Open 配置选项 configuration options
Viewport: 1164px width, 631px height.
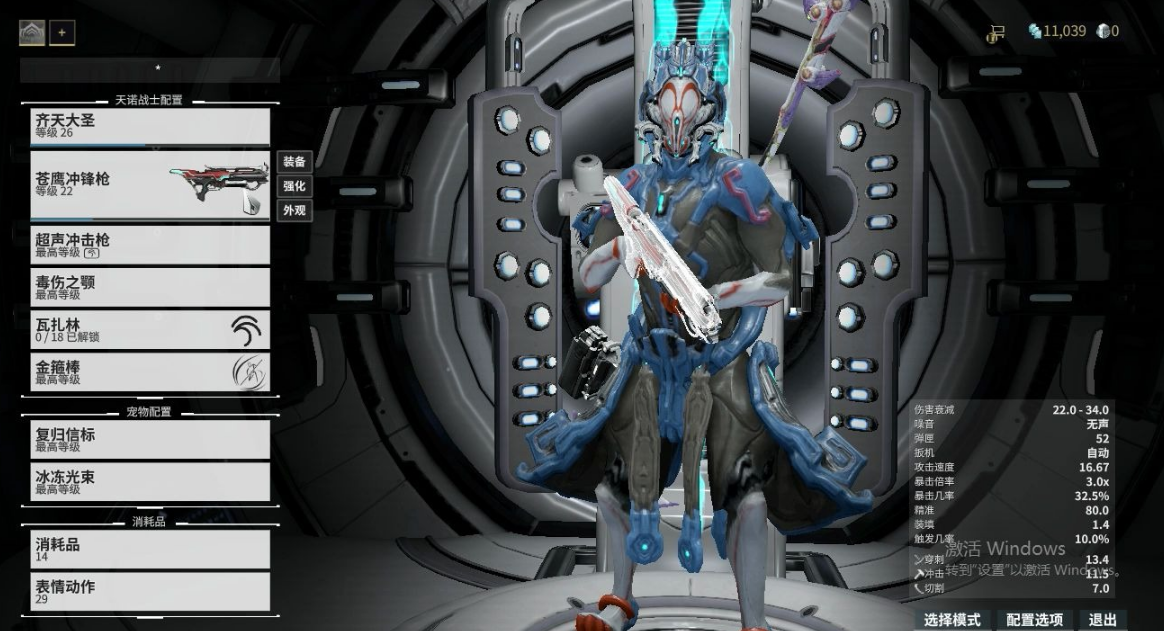(1034, 620)
